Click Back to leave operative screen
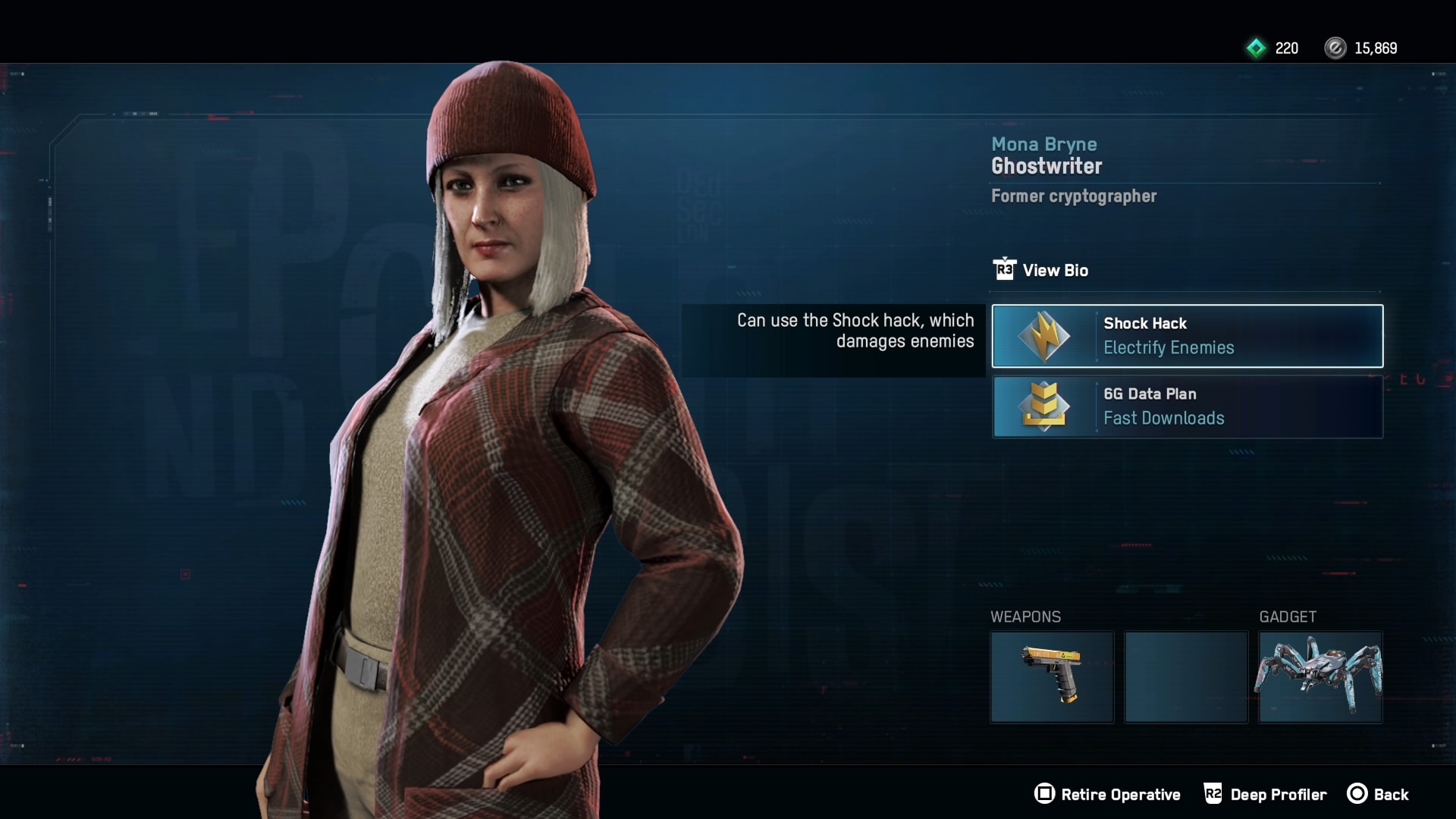The height and width of the screenshot is (819, 1456). point(1394,794)
